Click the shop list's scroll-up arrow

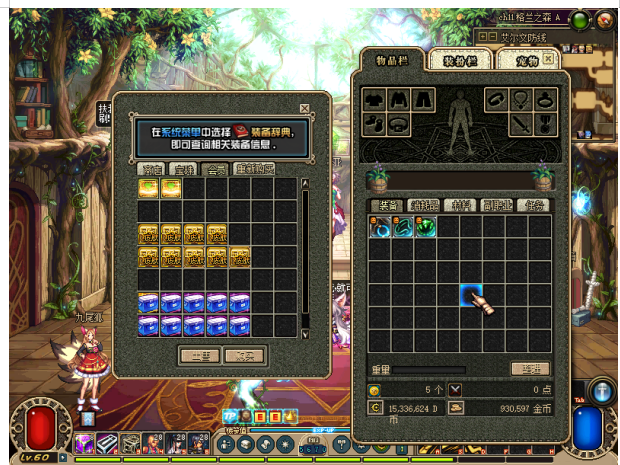(x=305, y=183)
